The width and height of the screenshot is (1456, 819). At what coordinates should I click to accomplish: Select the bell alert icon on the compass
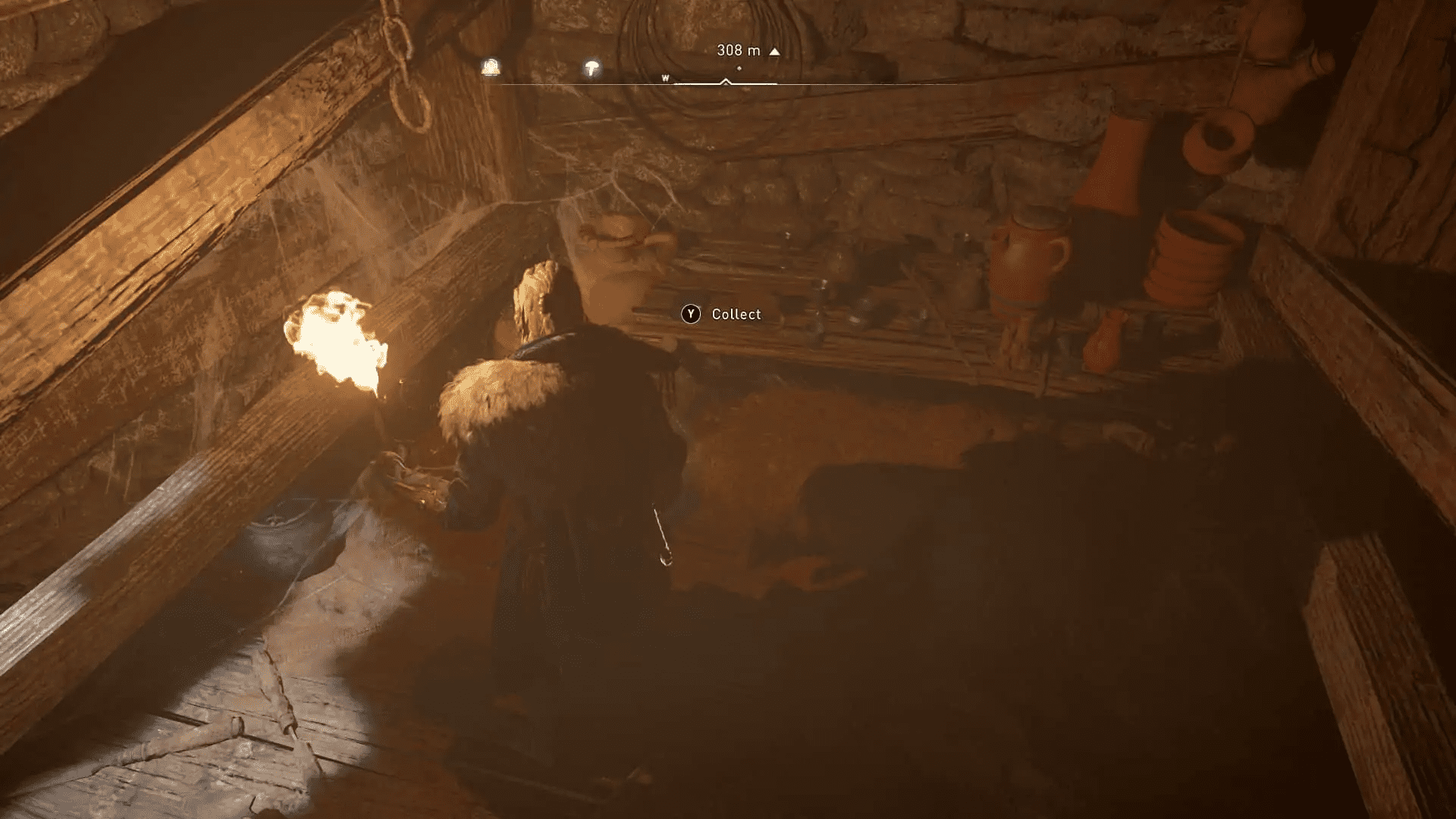pos(491,67)
